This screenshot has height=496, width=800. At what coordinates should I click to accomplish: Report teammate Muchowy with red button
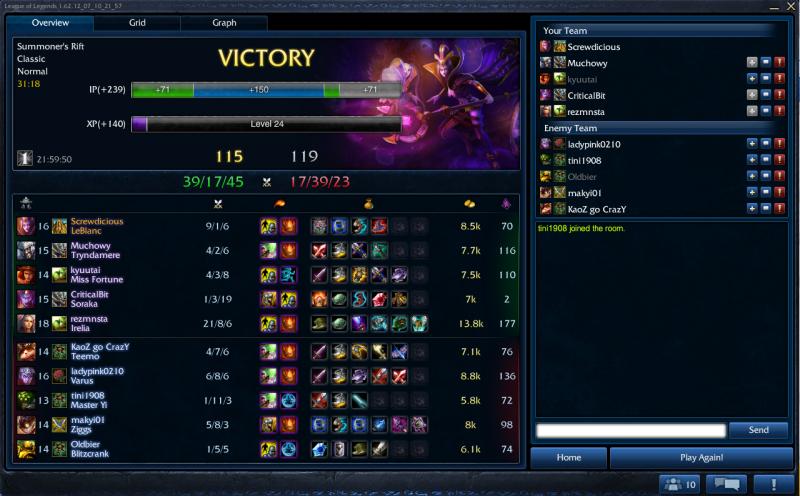(778, 63)
